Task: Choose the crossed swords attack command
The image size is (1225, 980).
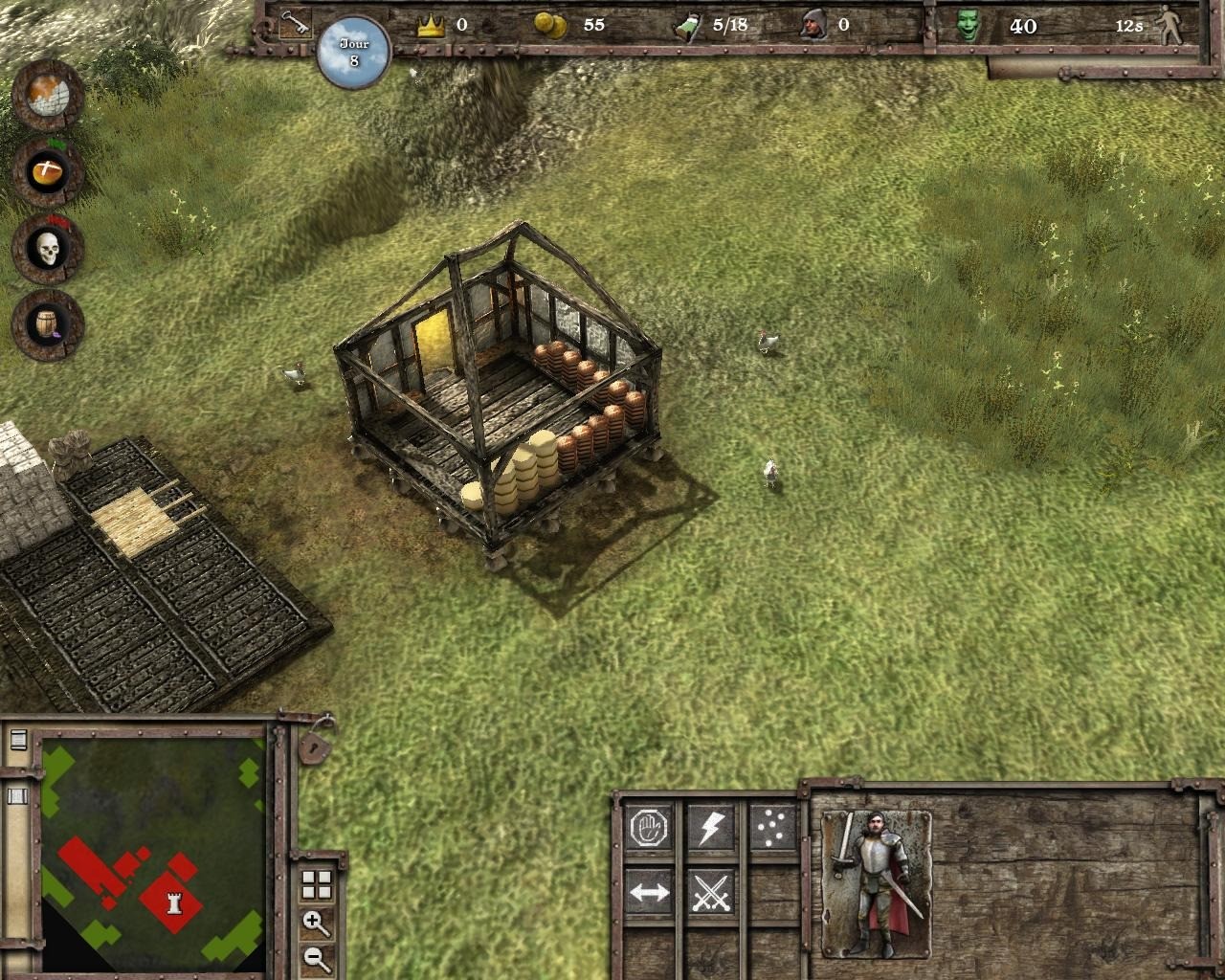Action: [x=710, y=894]
